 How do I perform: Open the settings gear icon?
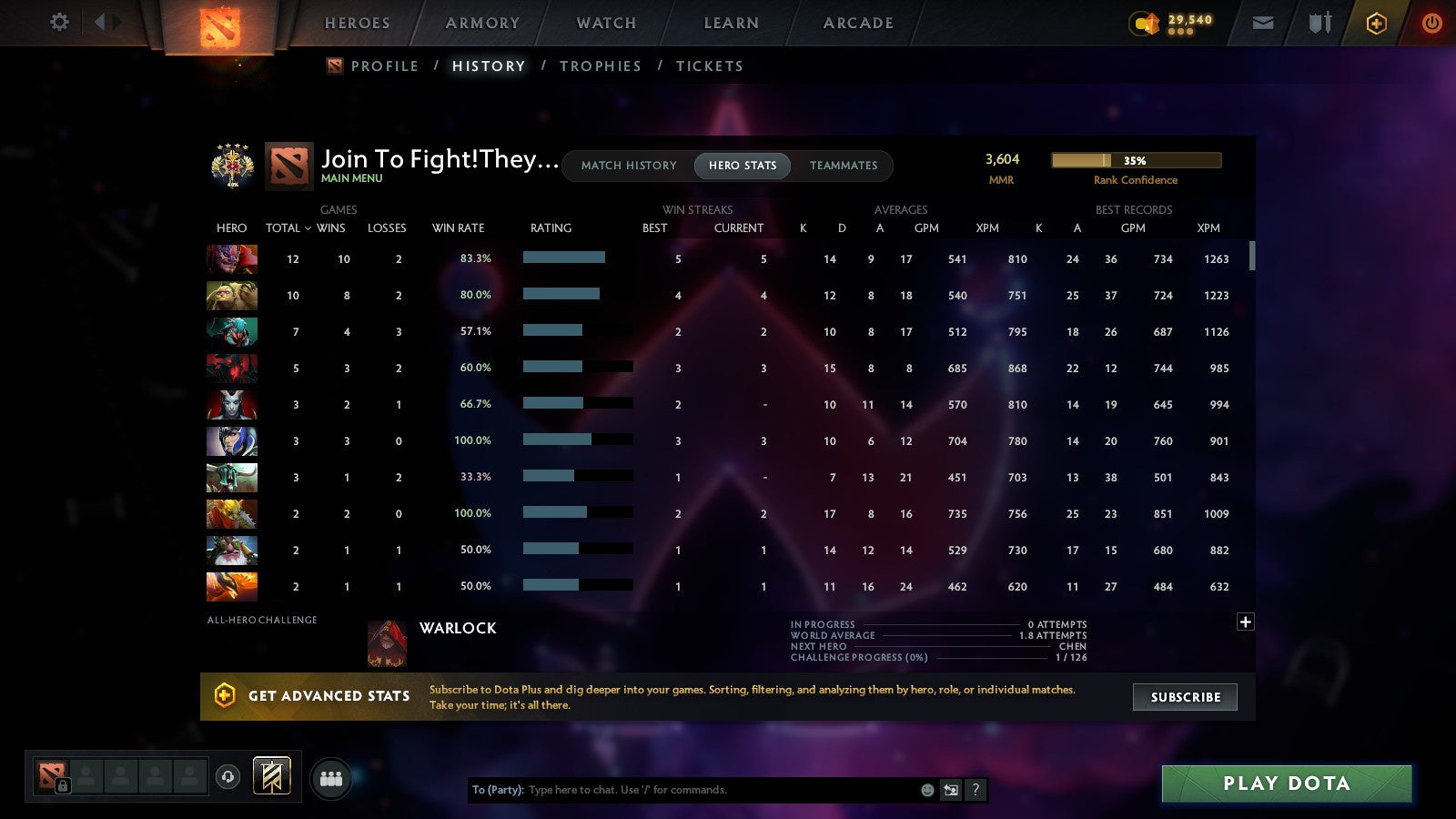click(58, 22)
